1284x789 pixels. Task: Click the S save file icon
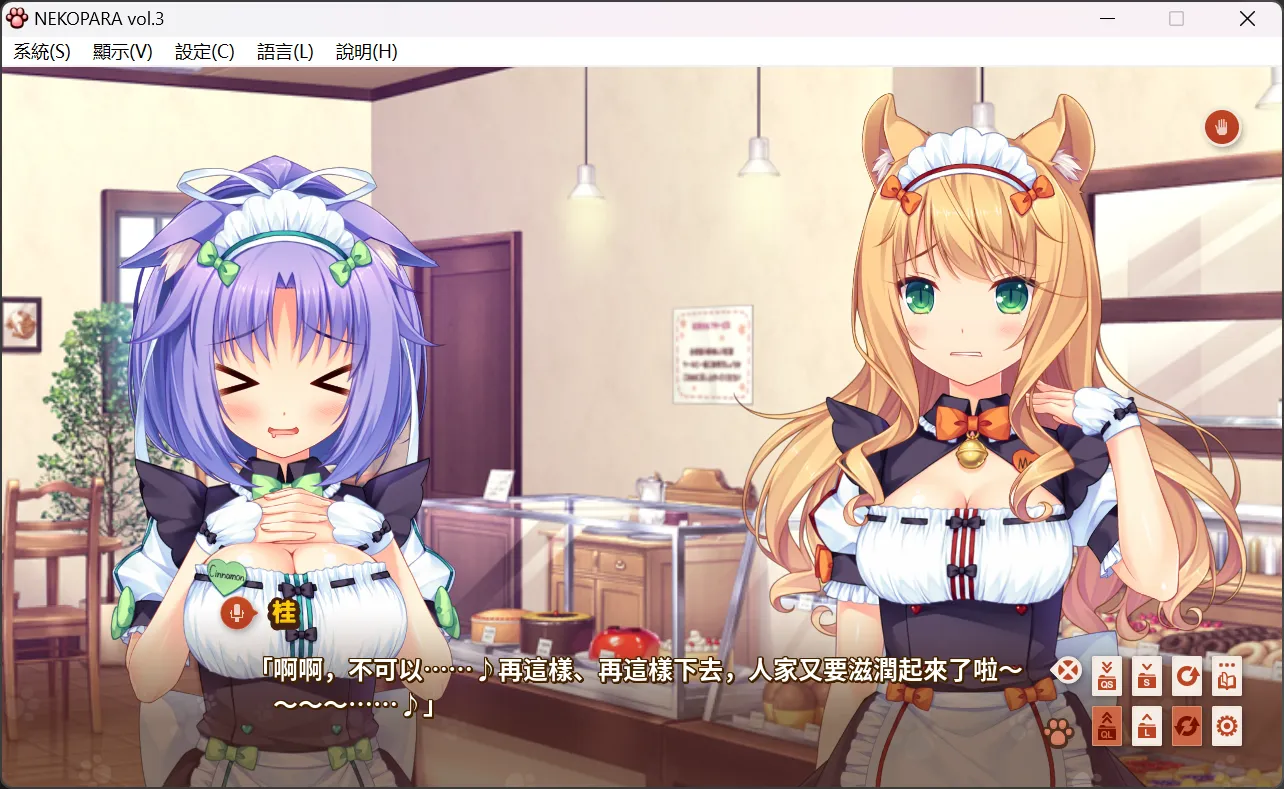tap(1146, 675)
